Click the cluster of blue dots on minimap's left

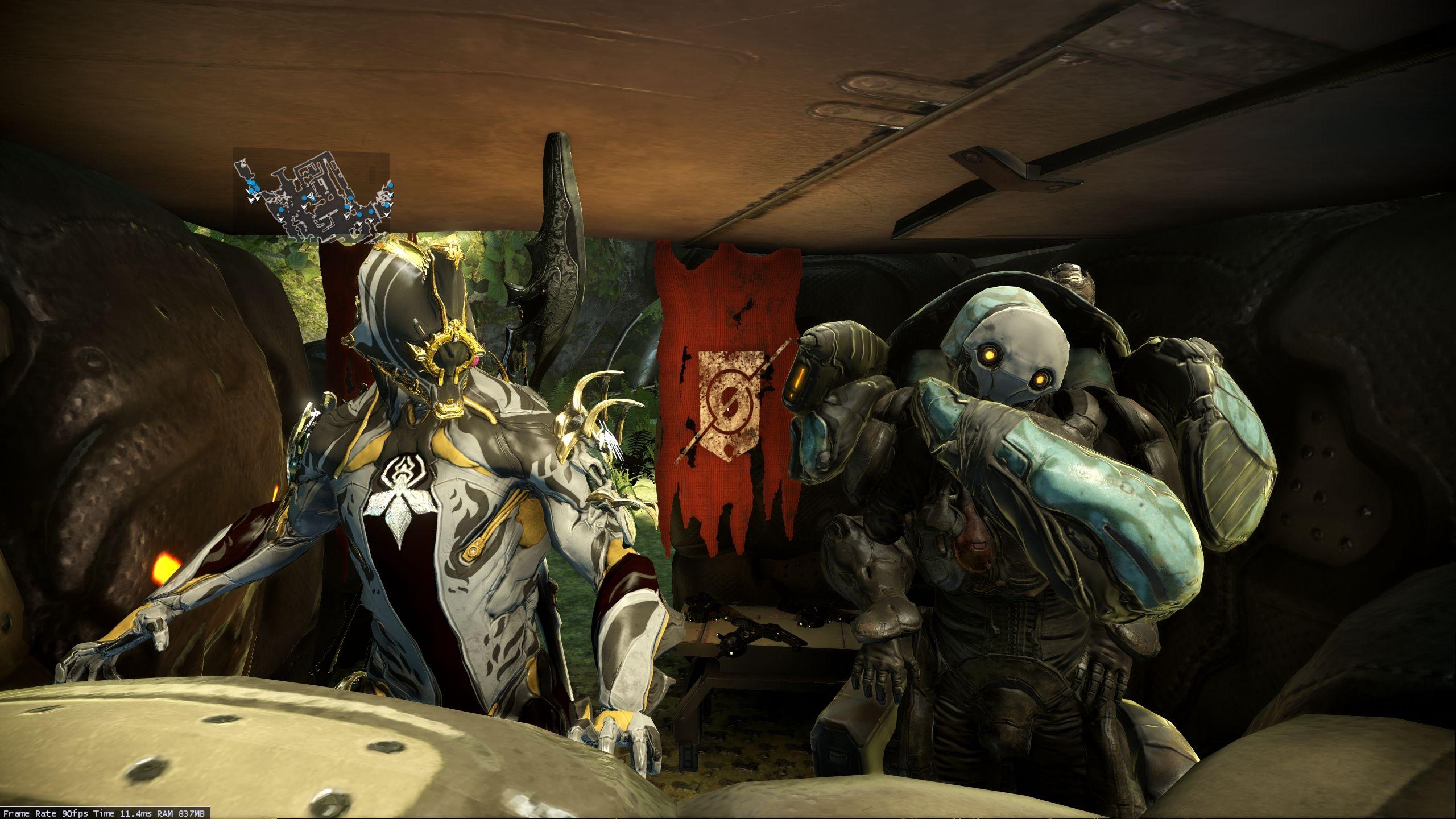[x=253, y=186]
